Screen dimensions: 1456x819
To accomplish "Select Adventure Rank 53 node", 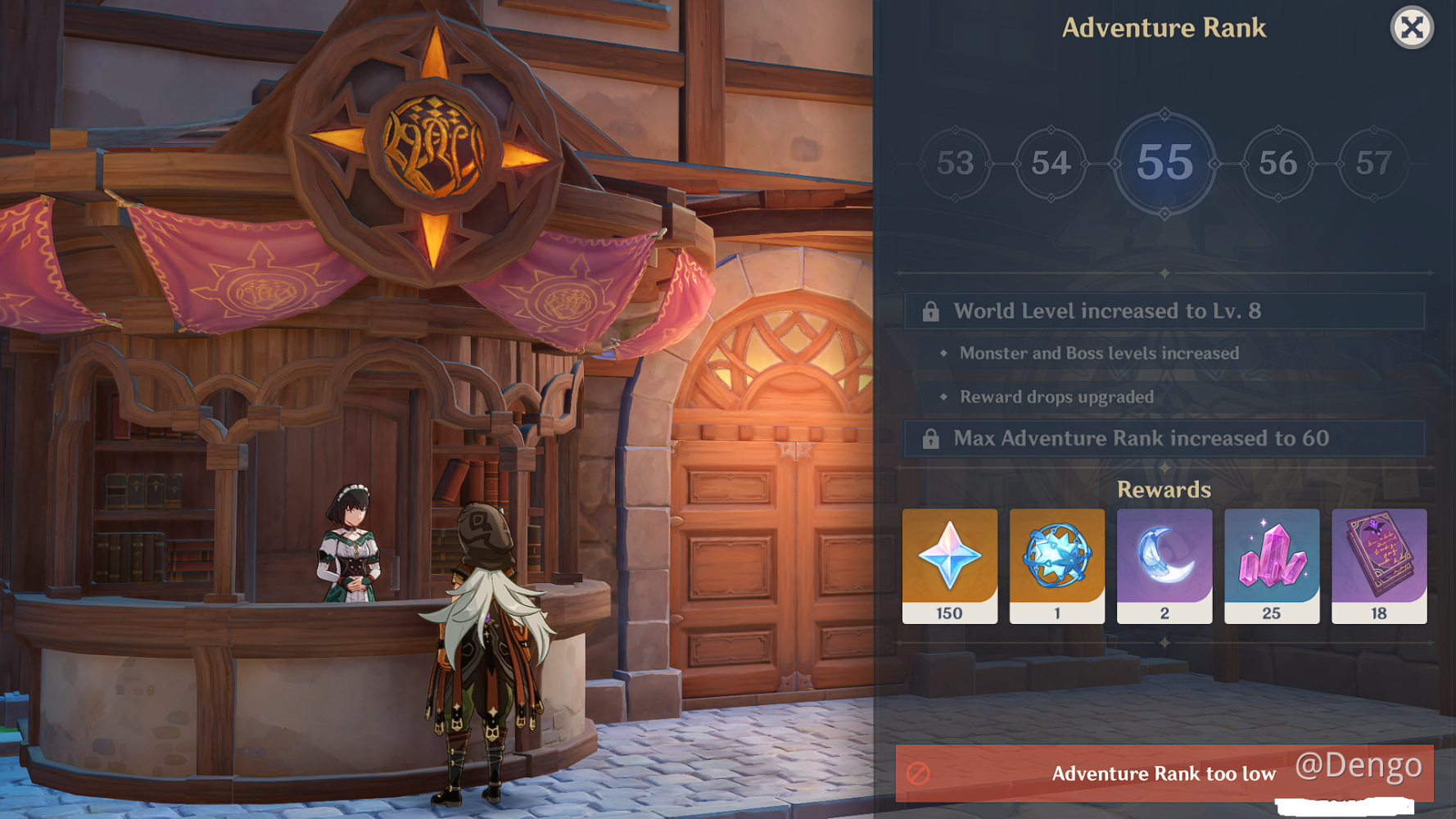I will click(955, 163).
